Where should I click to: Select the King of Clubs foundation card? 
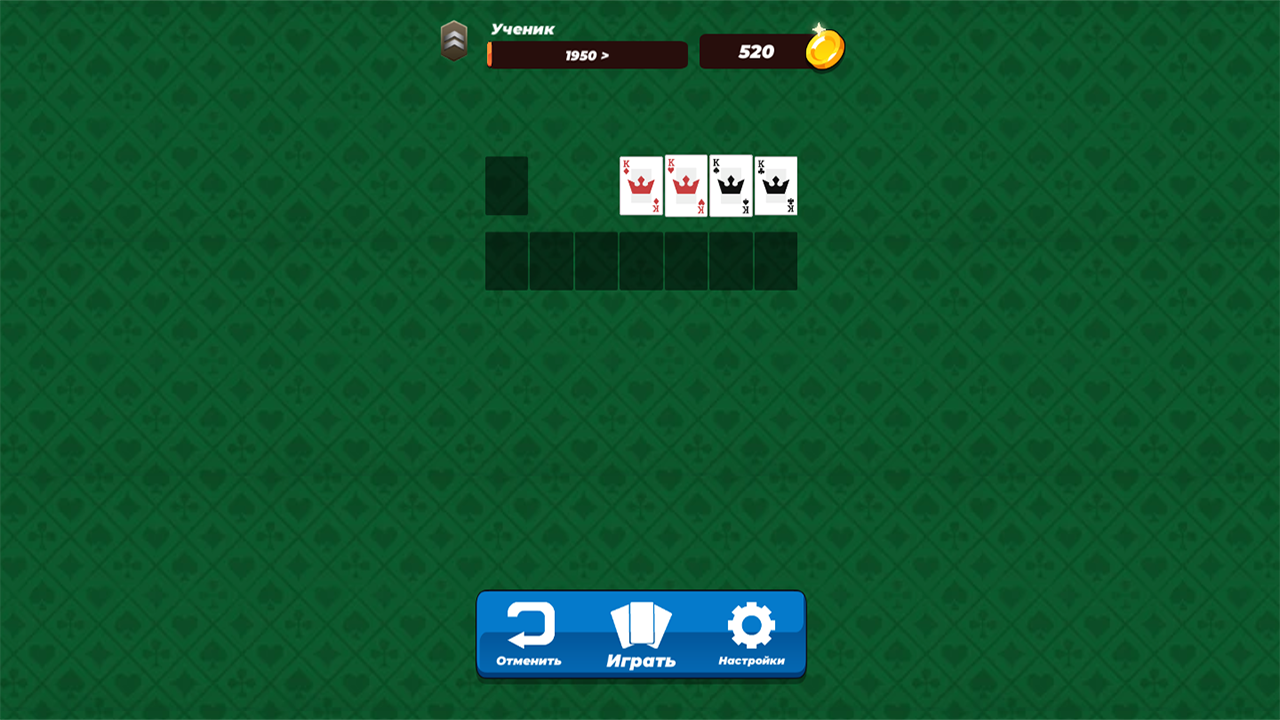click(x=775, y=185)
